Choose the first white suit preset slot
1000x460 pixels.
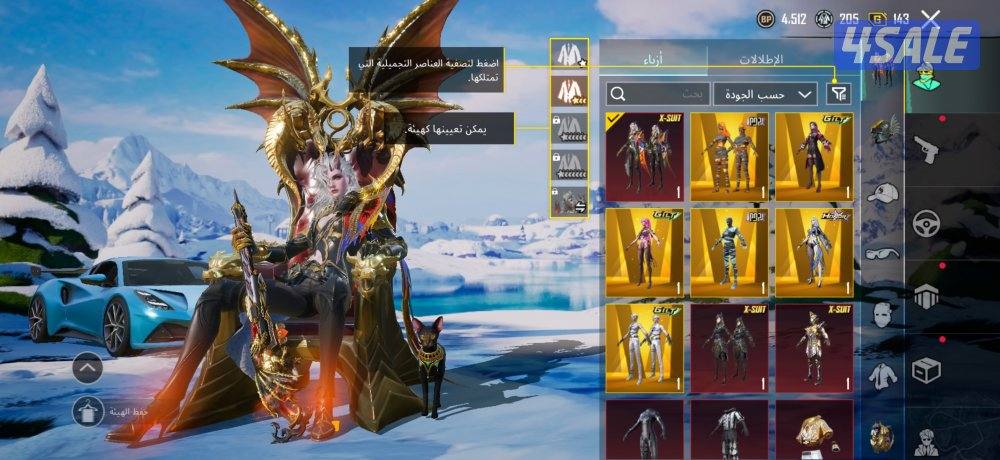click(569, 56)
